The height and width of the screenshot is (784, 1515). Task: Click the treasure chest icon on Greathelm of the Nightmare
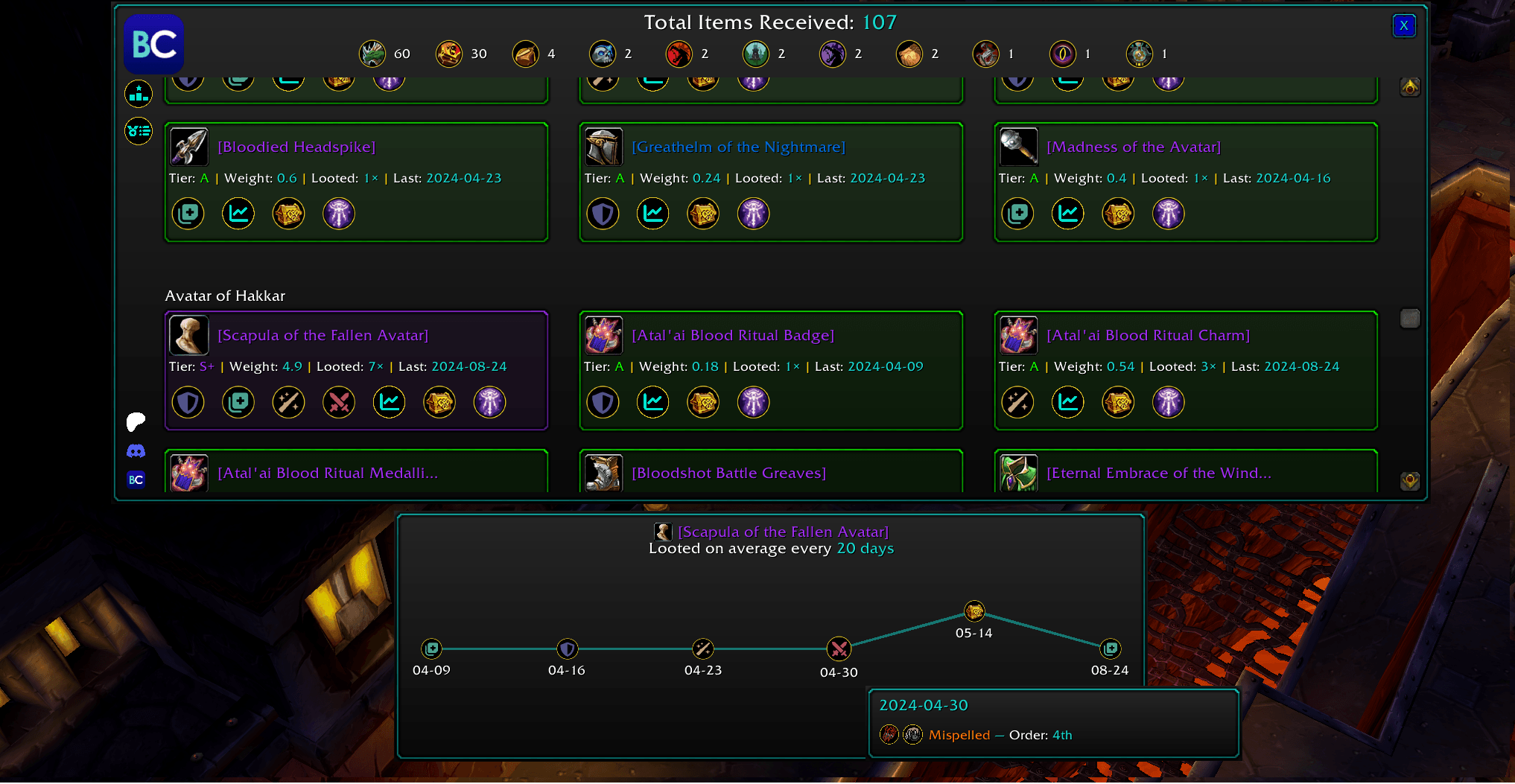click(x=703, y=214)
